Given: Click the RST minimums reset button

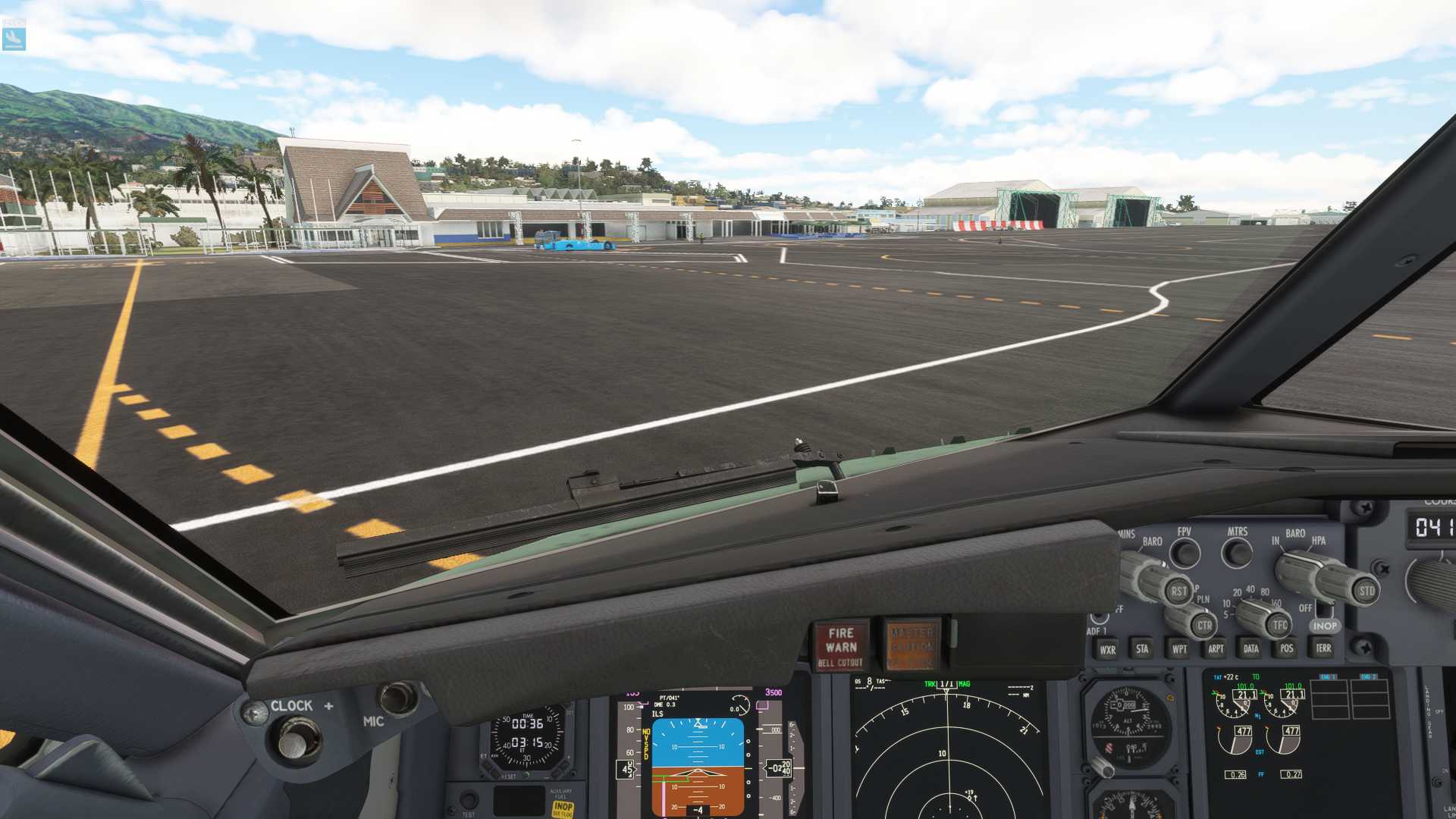Looking at the screenshot, I should tap(1178, 591).
